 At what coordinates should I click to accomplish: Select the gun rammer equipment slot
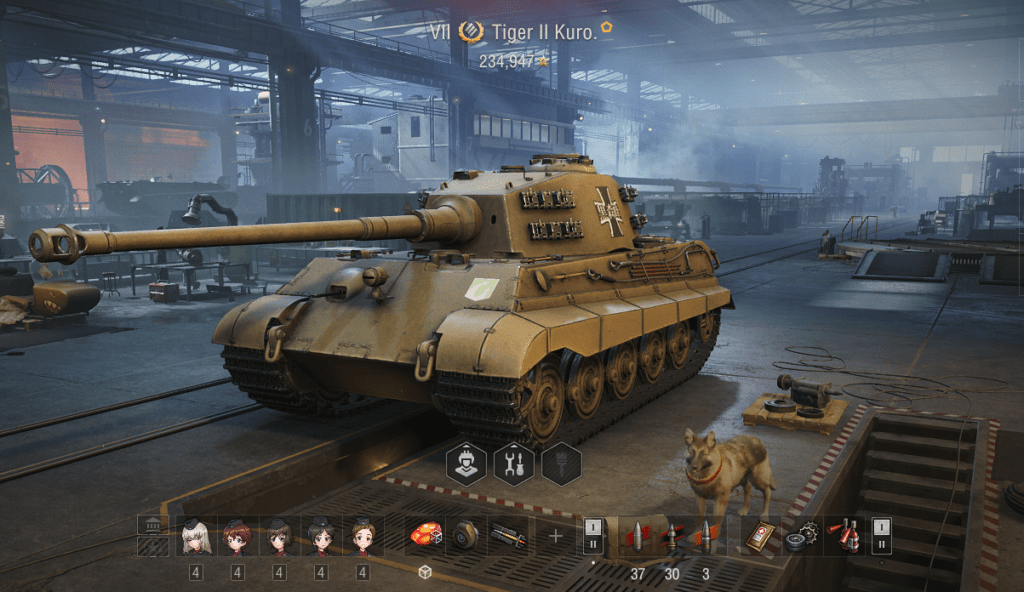tap(508, 536)
